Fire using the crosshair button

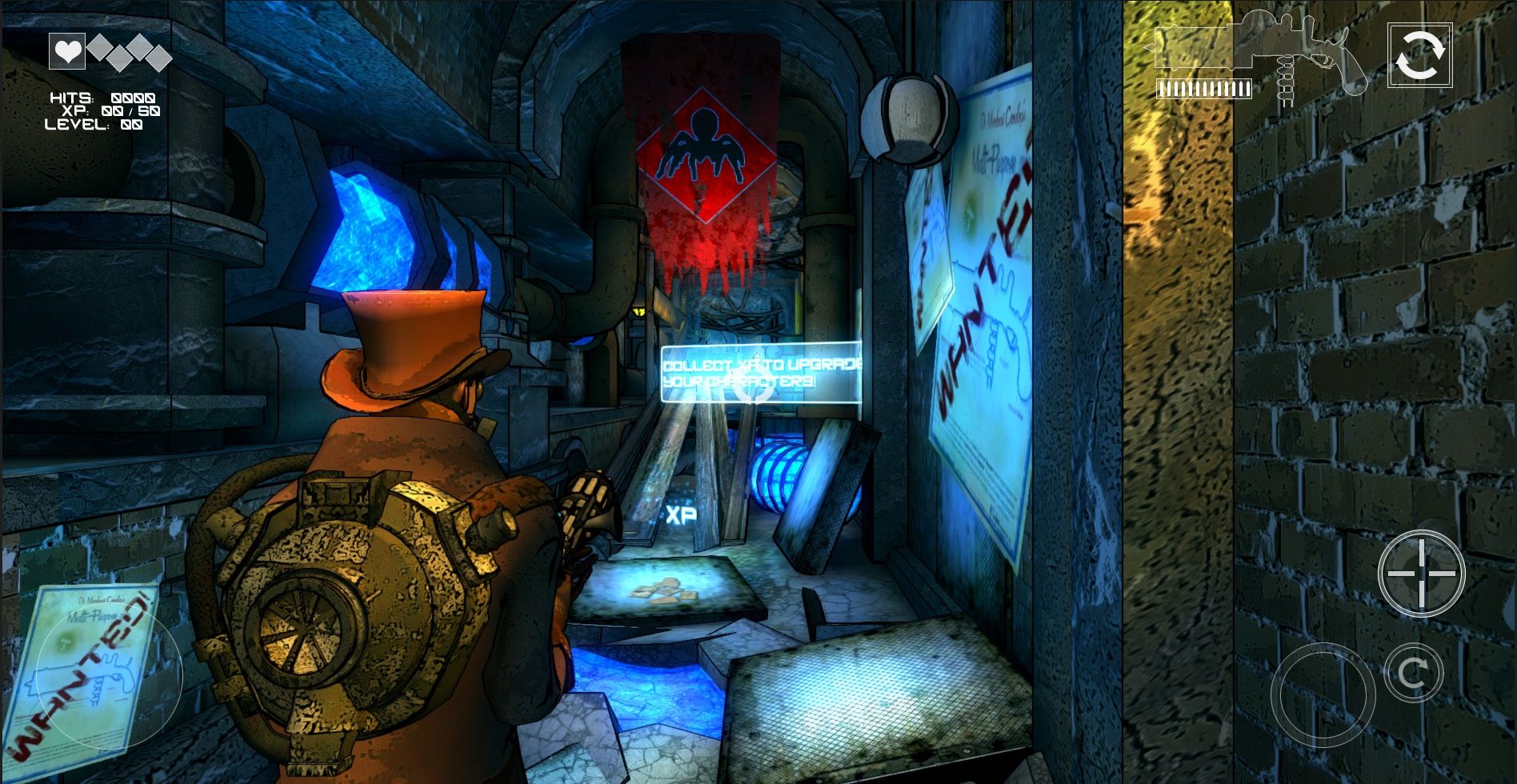(x=1421, y=573)
